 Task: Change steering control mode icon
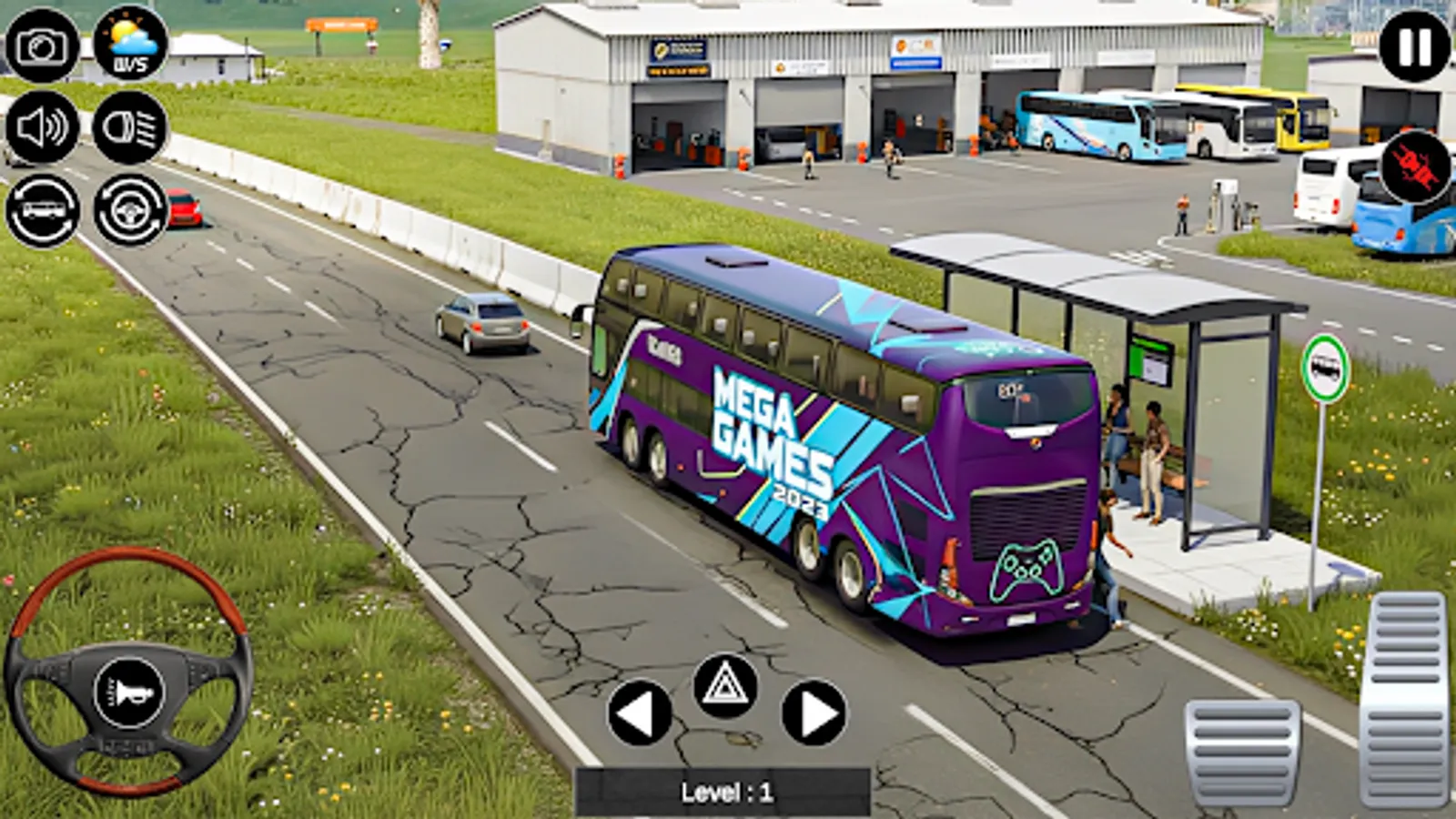pos(127,211)
